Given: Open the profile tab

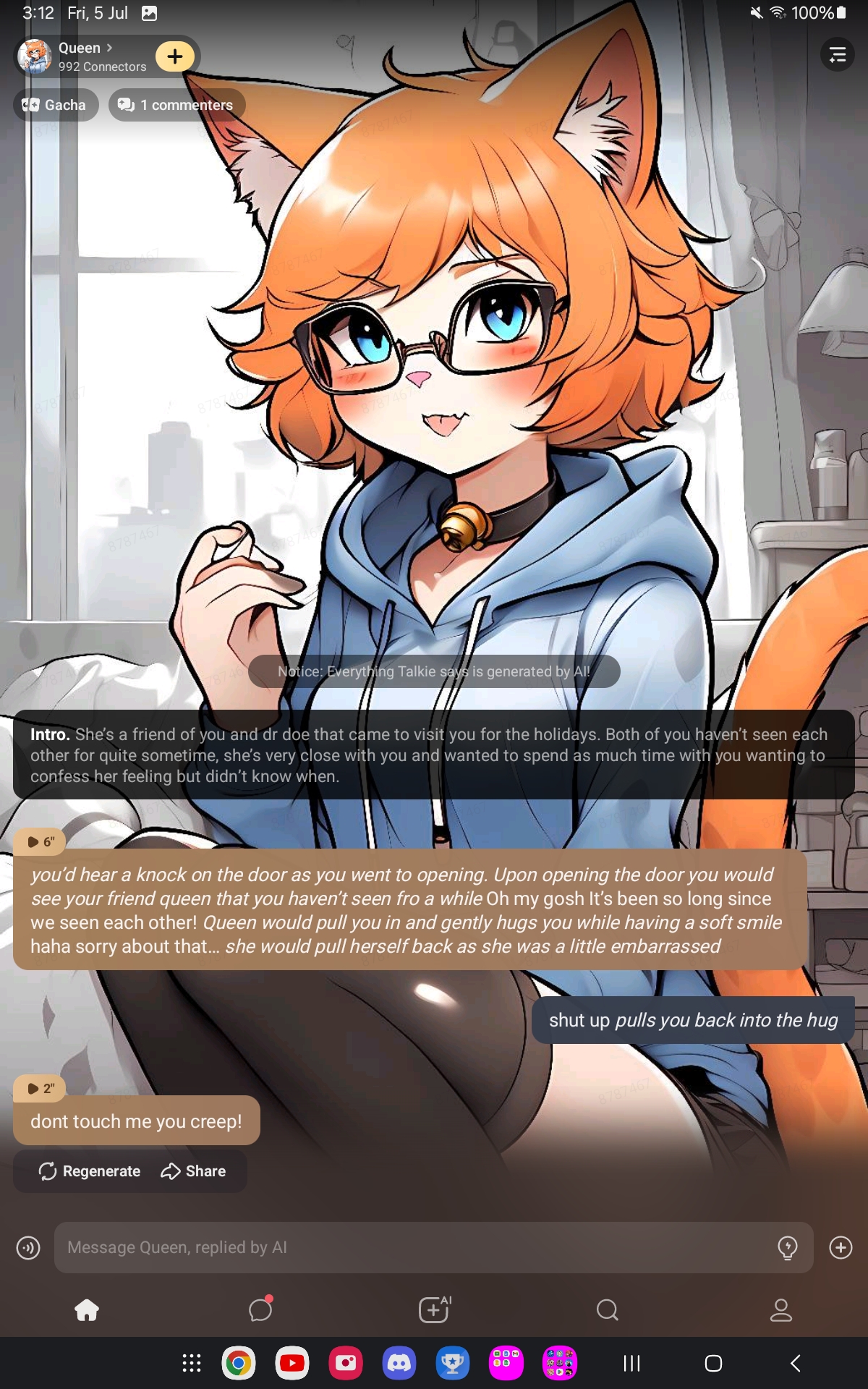Looking at the screenshot, I should (x=781, y=1309).
